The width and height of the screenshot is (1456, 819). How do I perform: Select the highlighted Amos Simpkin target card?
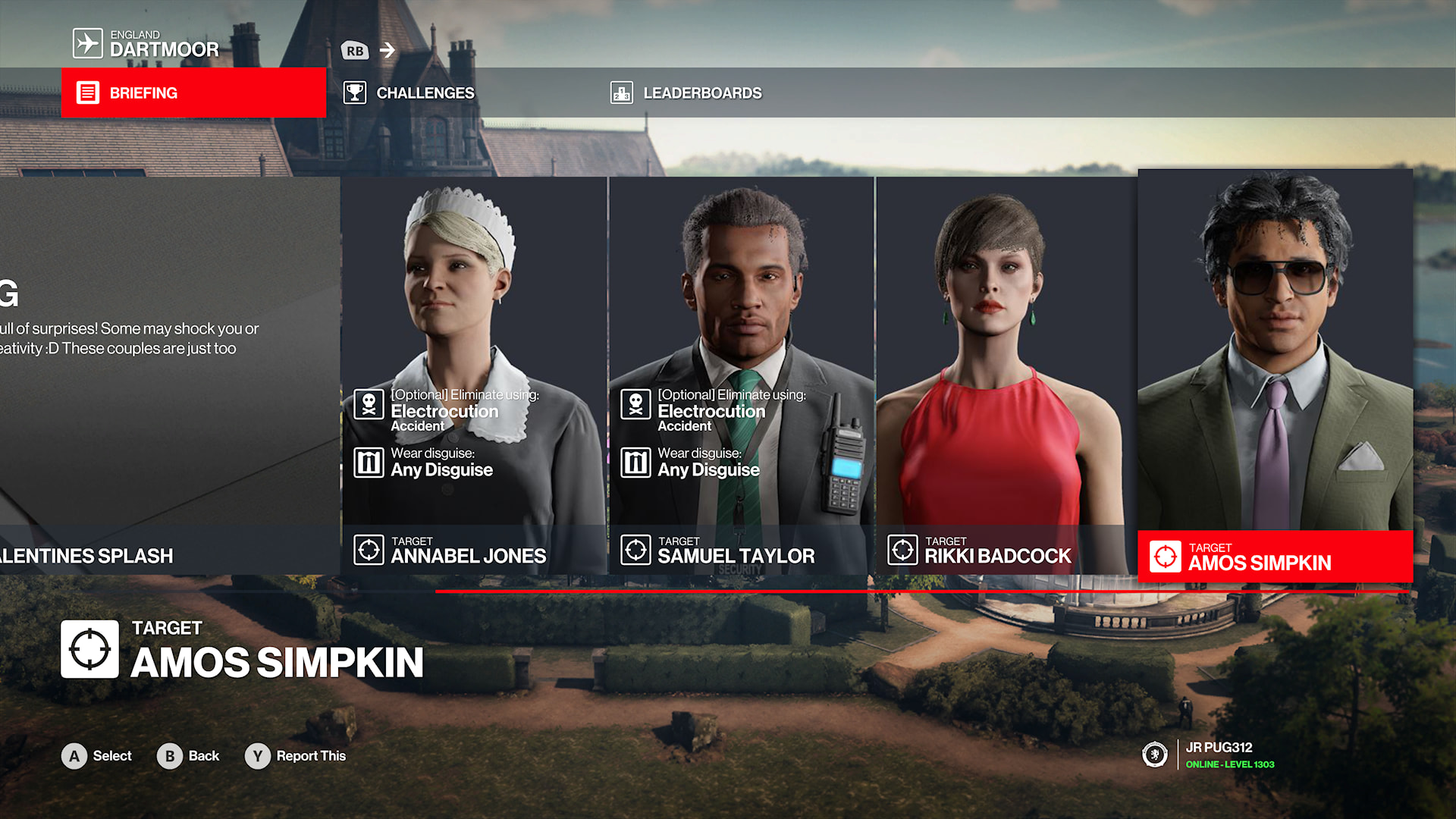click(x=1275, y=375)
